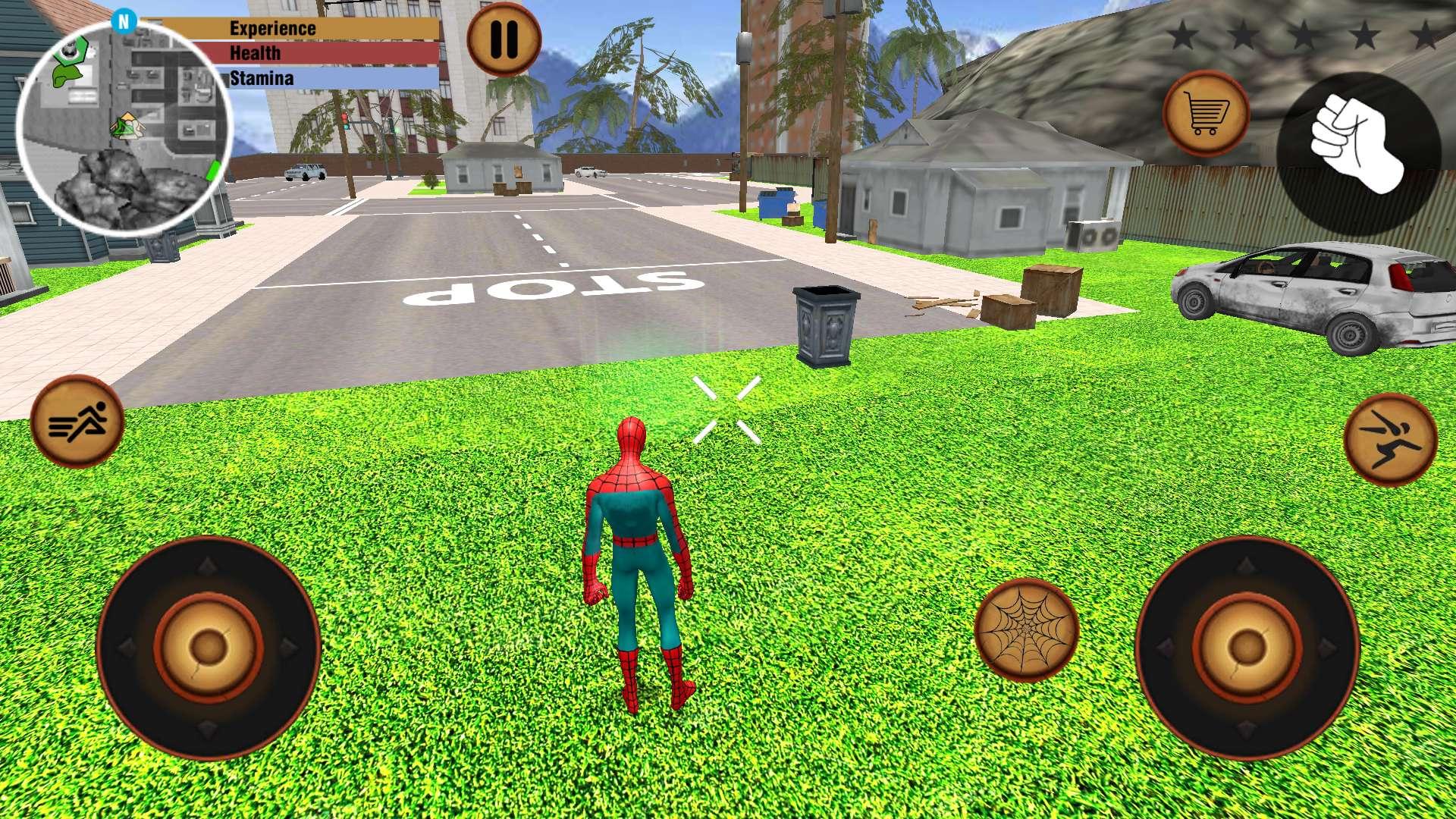The width and height of the screenshot is (1456, 819).
Task: Tap the left movement joystick
Action: coord(209,647)
